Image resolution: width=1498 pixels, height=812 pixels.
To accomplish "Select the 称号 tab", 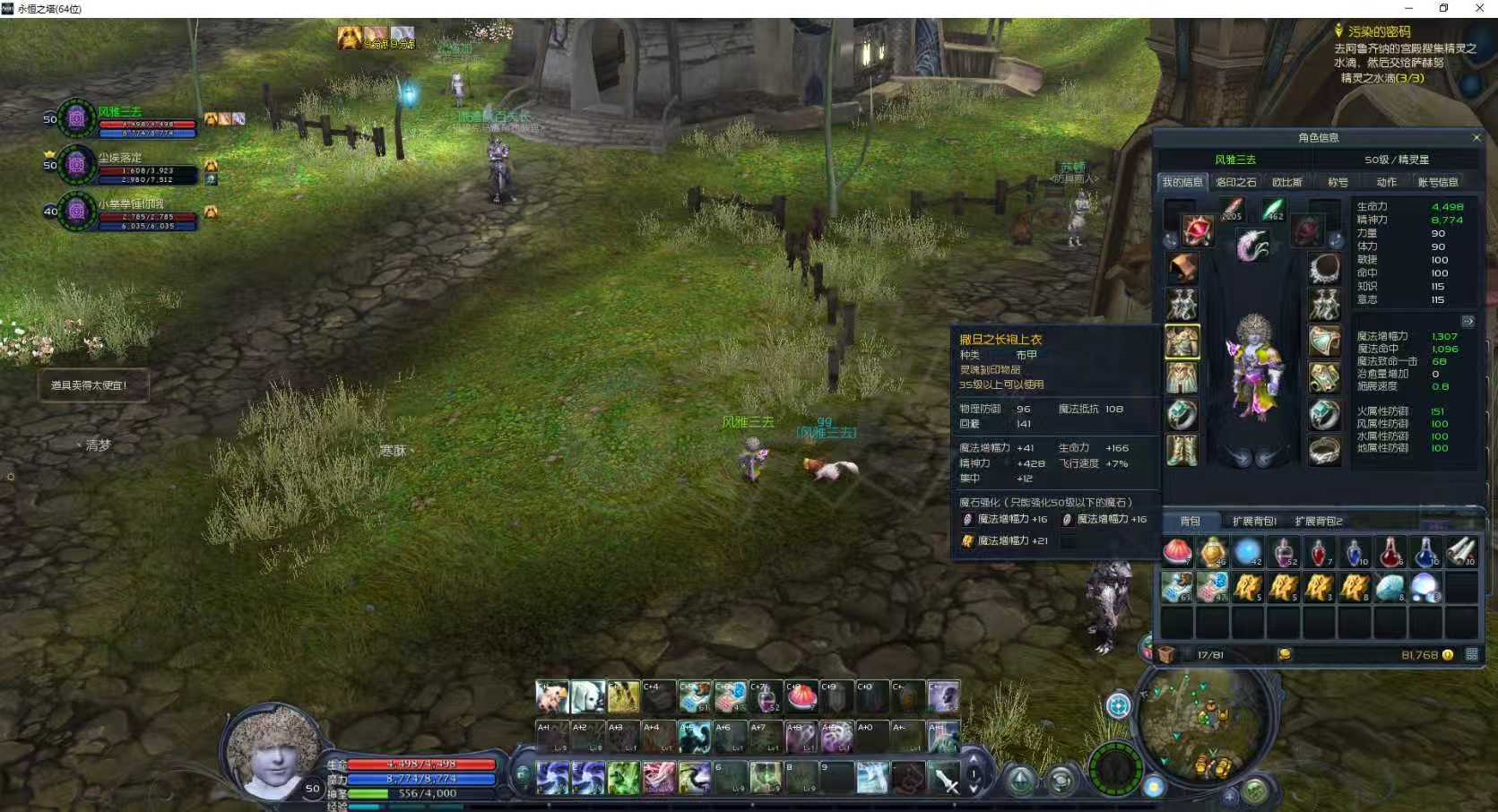I will [x=1338, y=182].
